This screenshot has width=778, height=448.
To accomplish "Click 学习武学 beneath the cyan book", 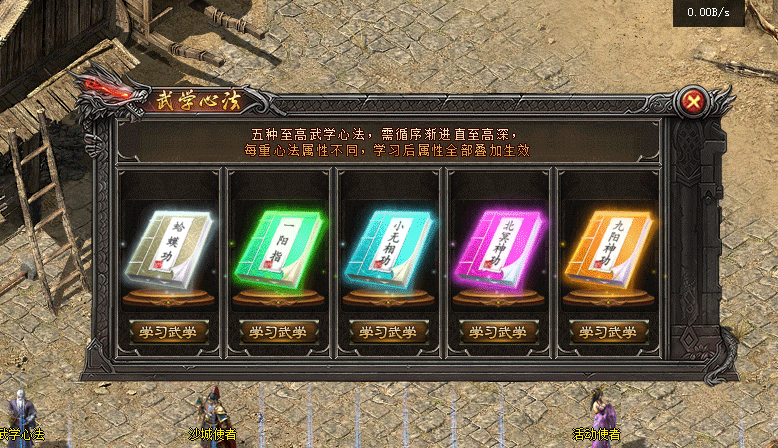I will pos(388,331).
